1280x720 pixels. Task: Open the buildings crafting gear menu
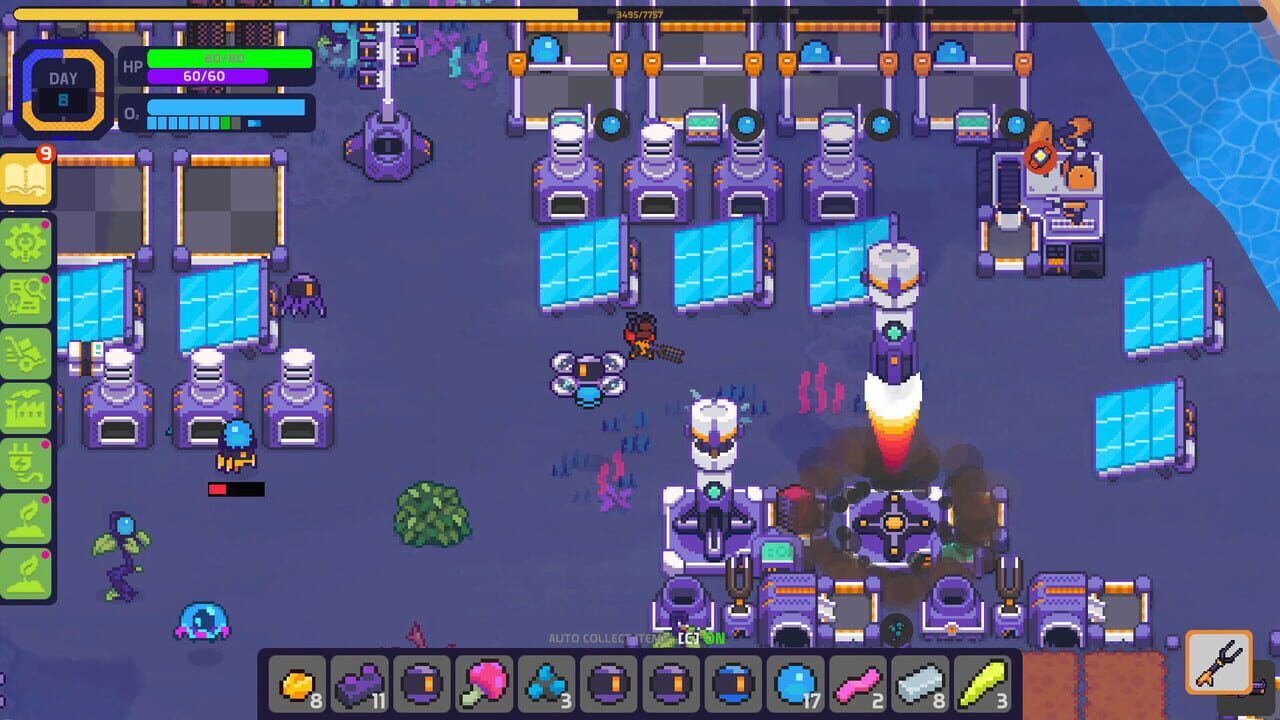click(25, 243)
